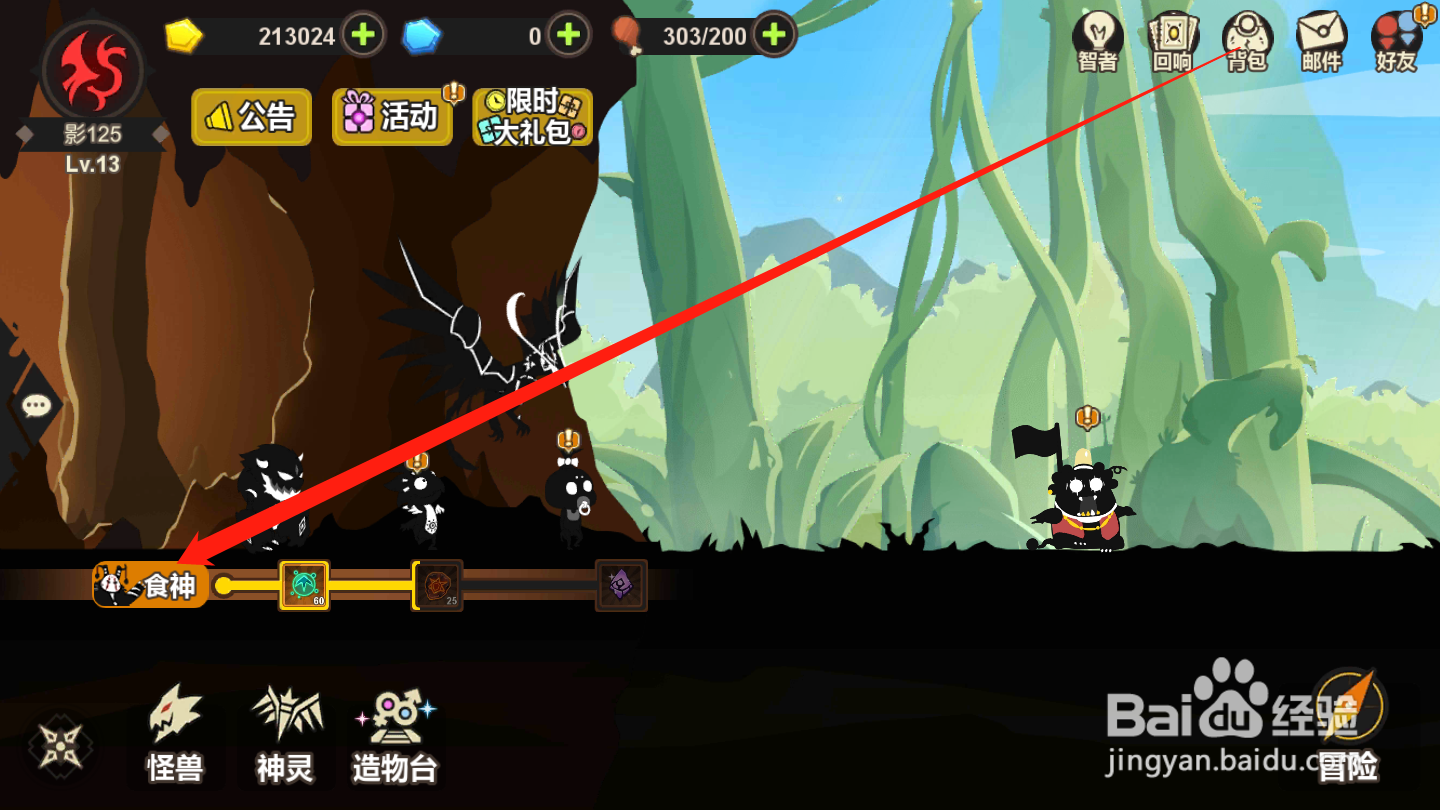This screenshot has width=1440, height=810.
Task: Open the 造物台 crafting table
Action: 395,735
